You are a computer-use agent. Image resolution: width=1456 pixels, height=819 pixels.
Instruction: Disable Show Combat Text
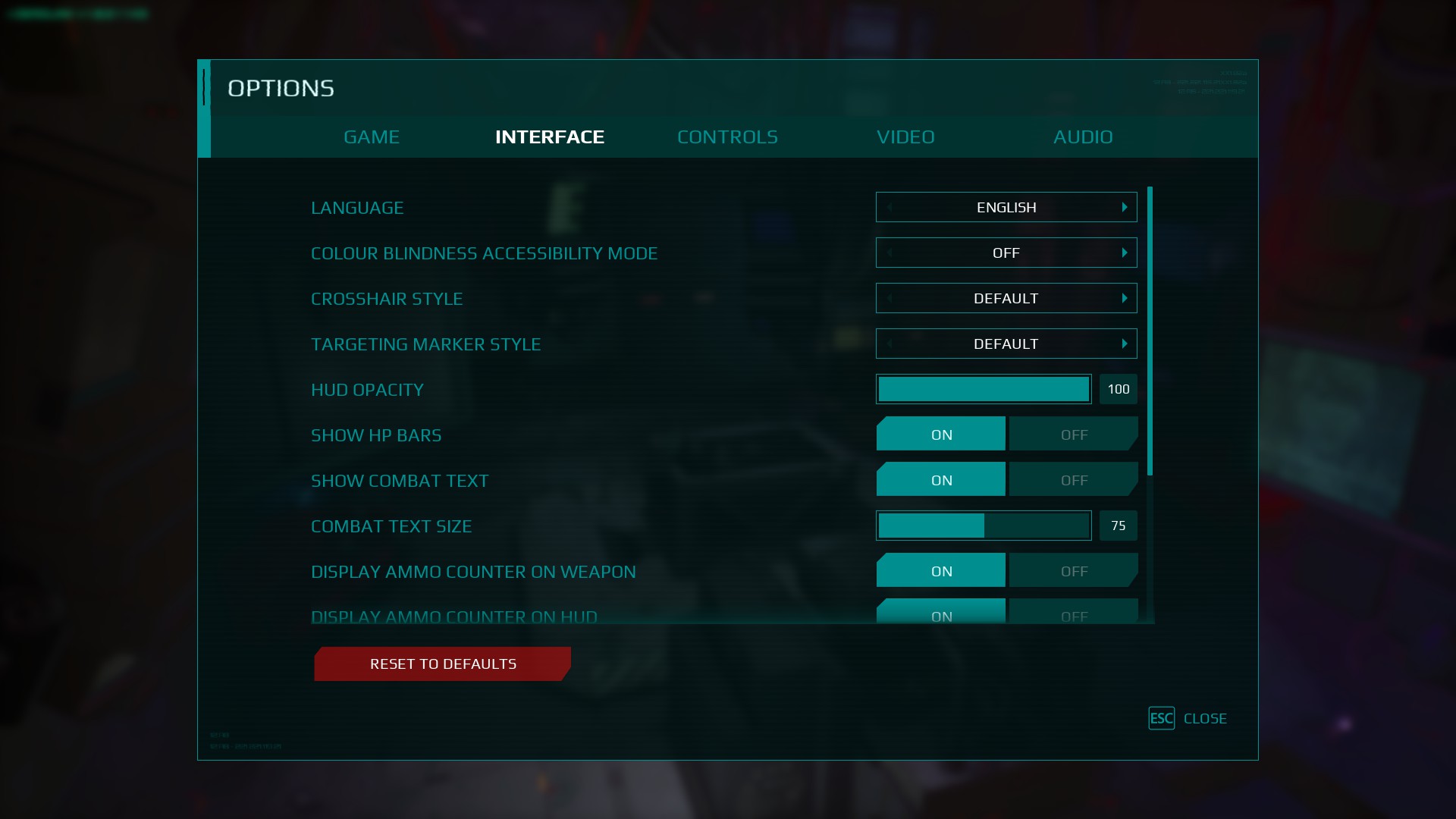1074,480
